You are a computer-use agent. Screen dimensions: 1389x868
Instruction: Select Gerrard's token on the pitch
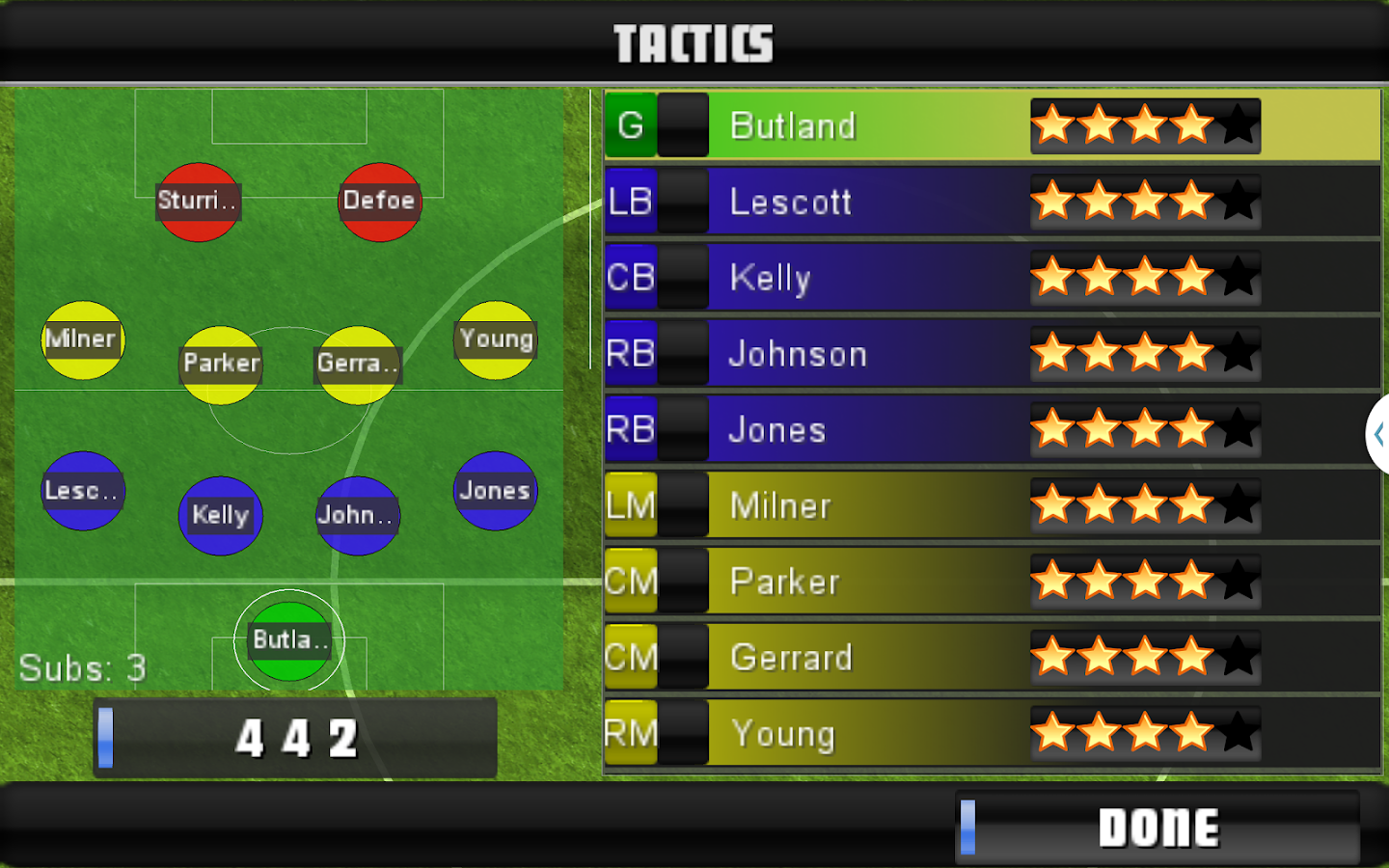tap(358, 365)
